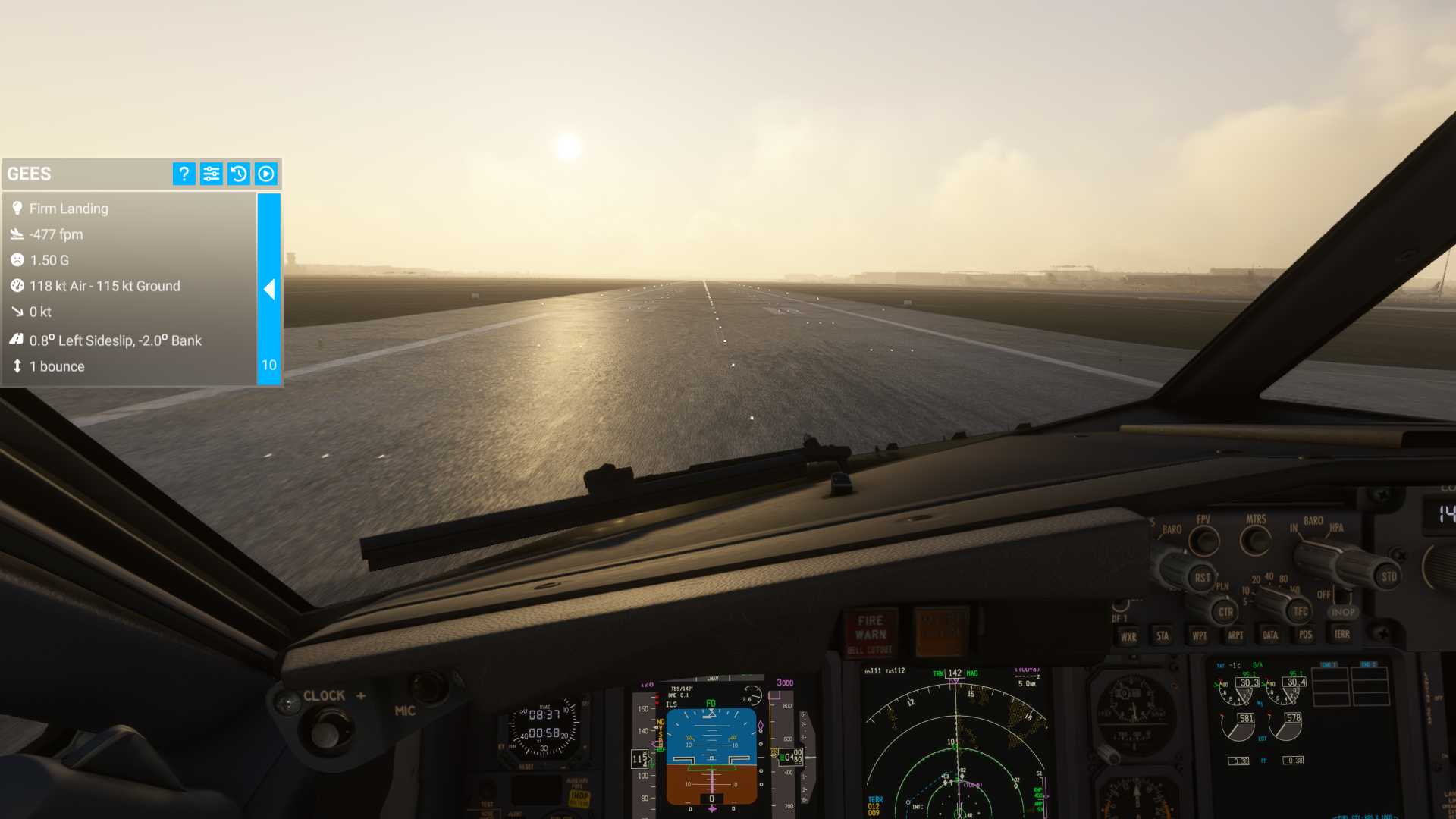Viewport: 1456px width, 819px height.
Task: Open GEES landing history with the clock-arrow icon
Action: pos(238,174)
